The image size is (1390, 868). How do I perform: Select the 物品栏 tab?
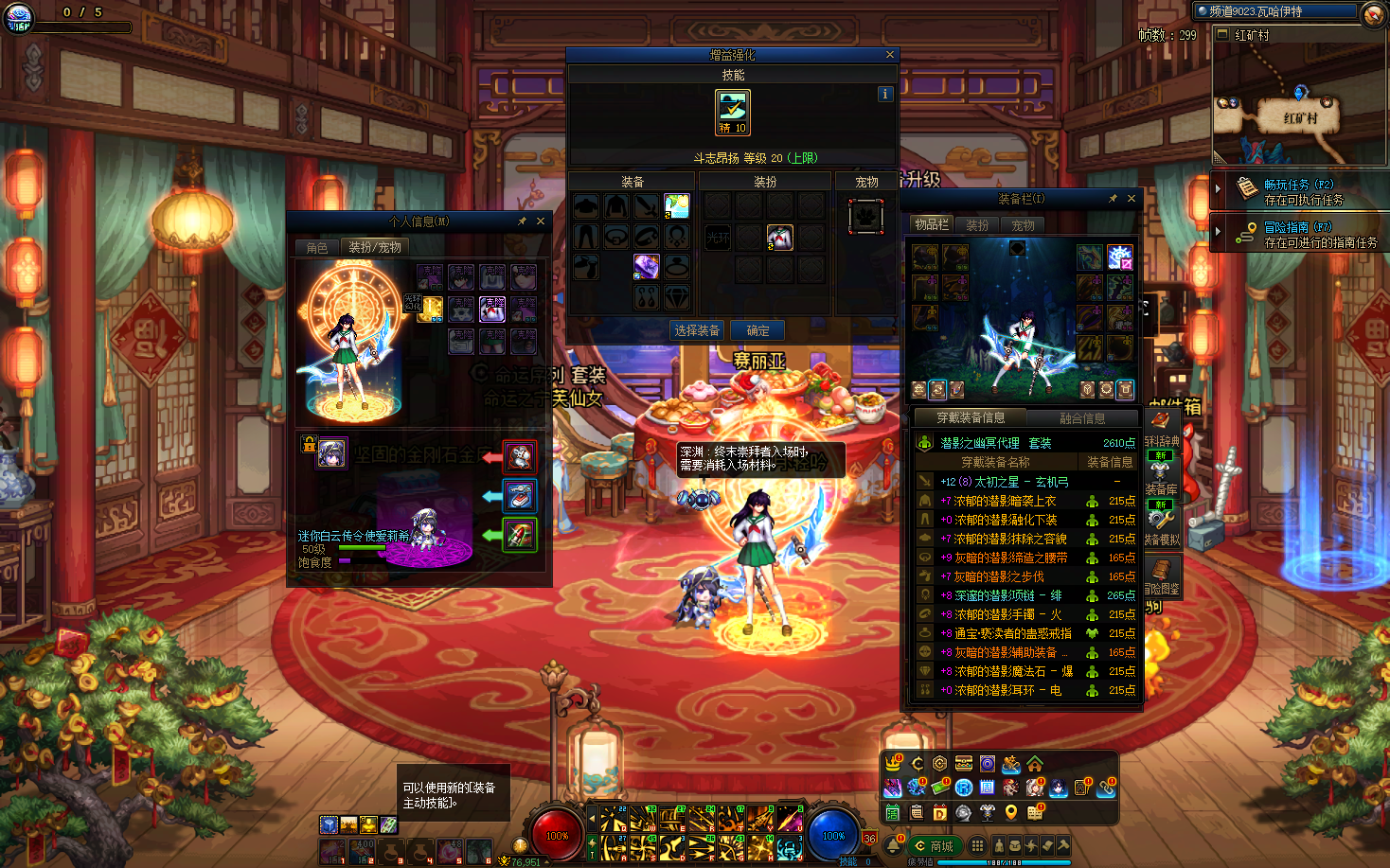click(x=931, y=224)
